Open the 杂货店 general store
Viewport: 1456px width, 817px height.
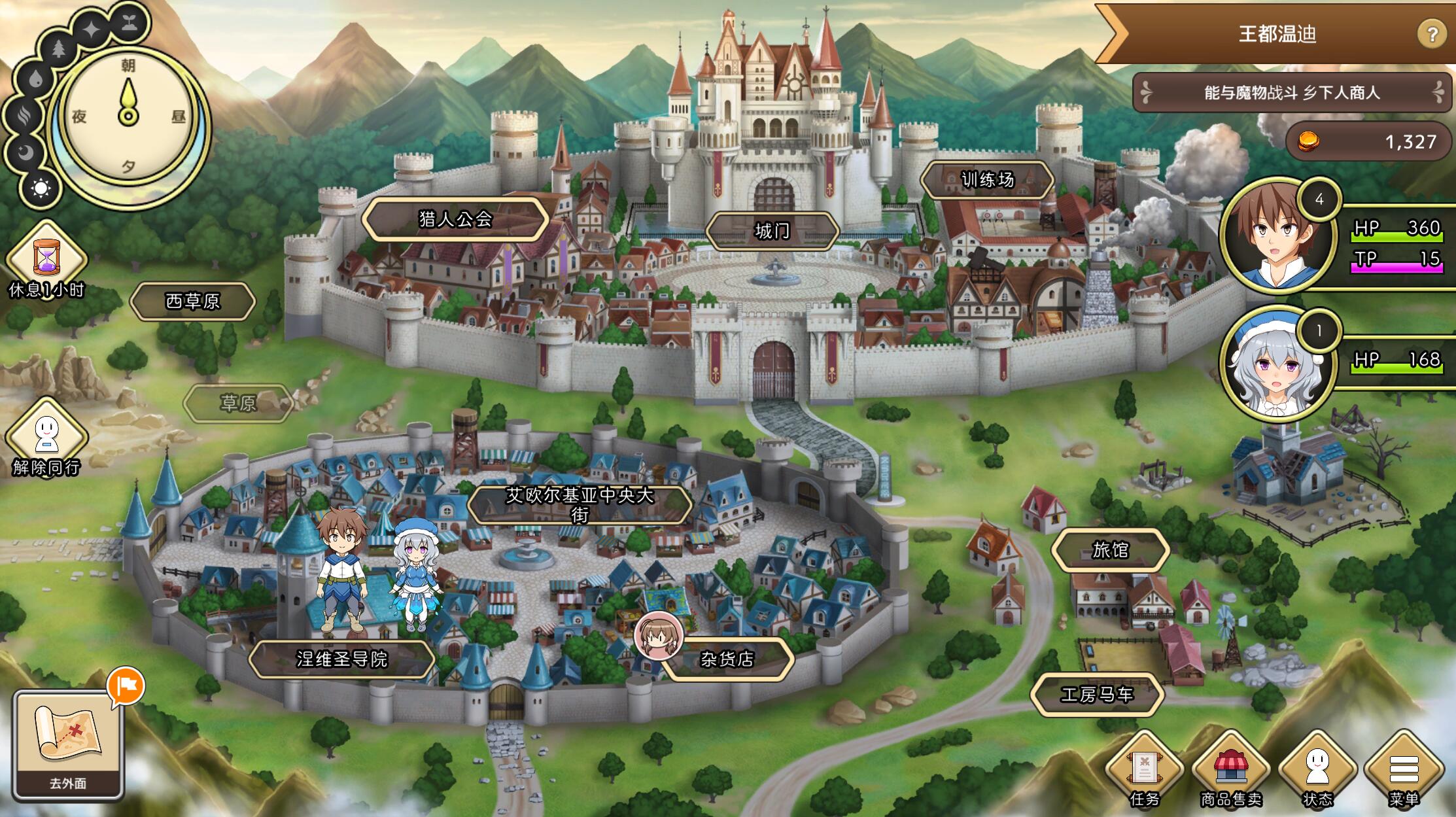coord(727,659)
